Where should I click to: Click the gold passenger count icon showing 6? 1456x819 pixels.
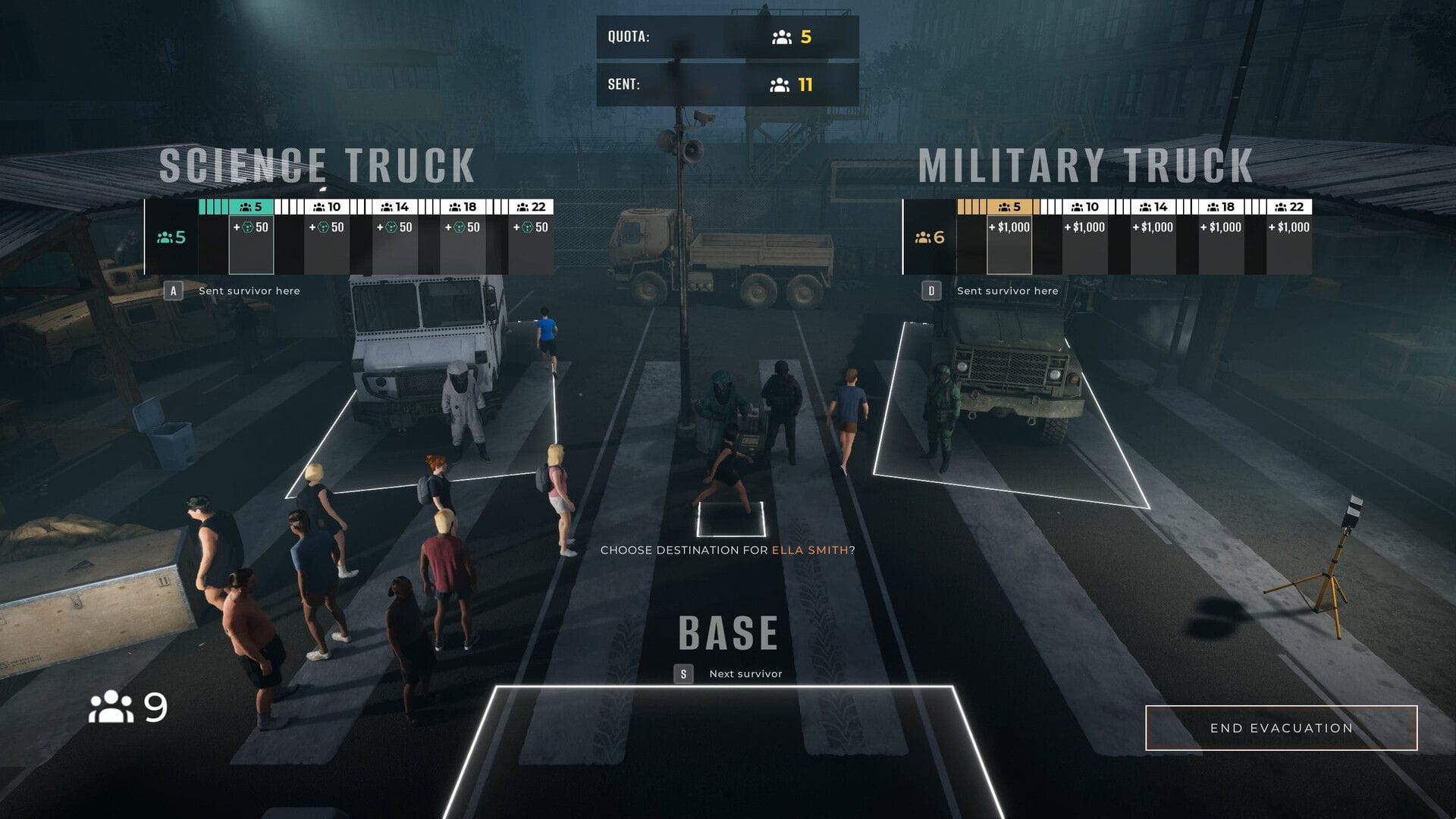tap(924, 237)
